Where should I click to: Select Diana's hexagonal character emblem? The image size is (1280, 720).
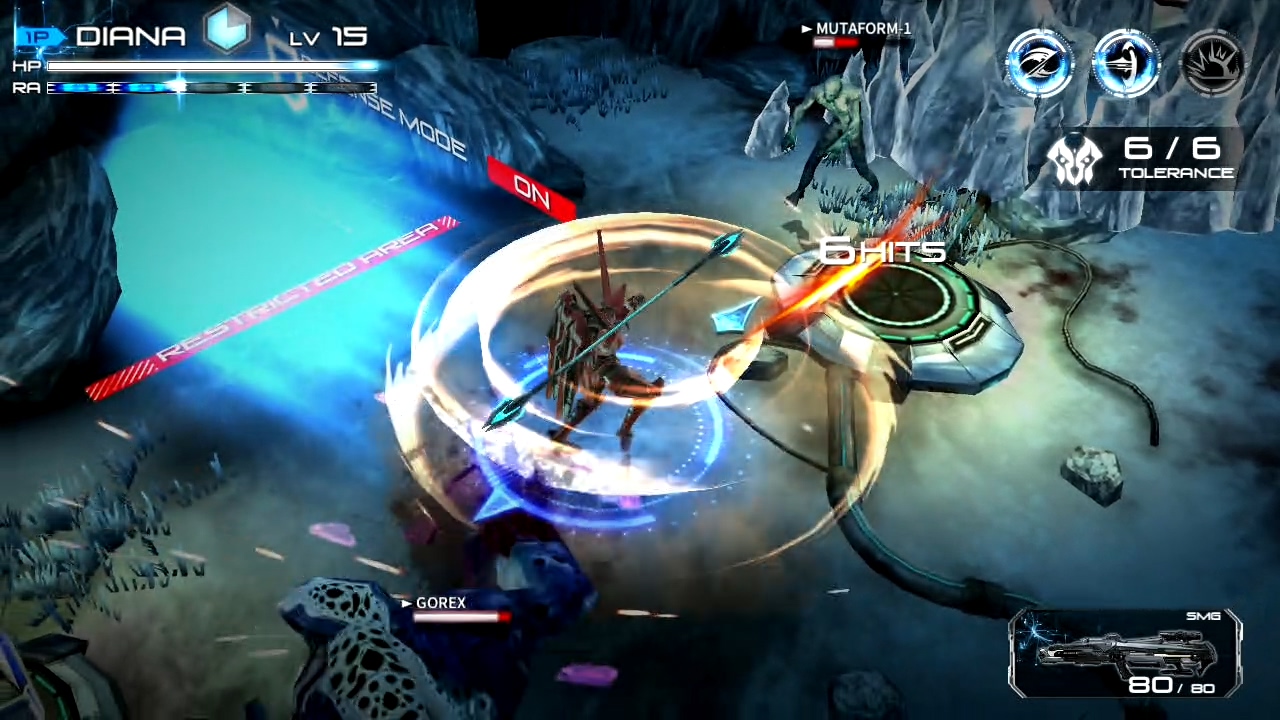(x=228, y=30)
